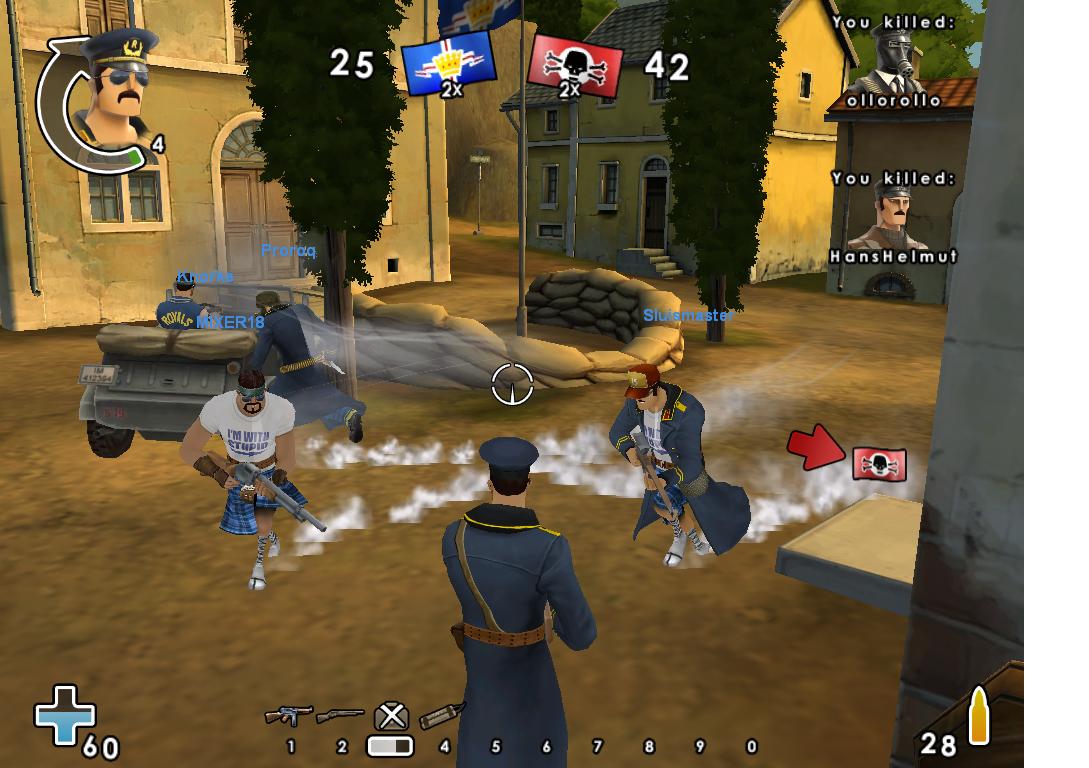Image resolution: width=1089 pixels, height=768 pixels.
Task: Switch to the shotgun in slot 2
Action: (x=340, y=716)
